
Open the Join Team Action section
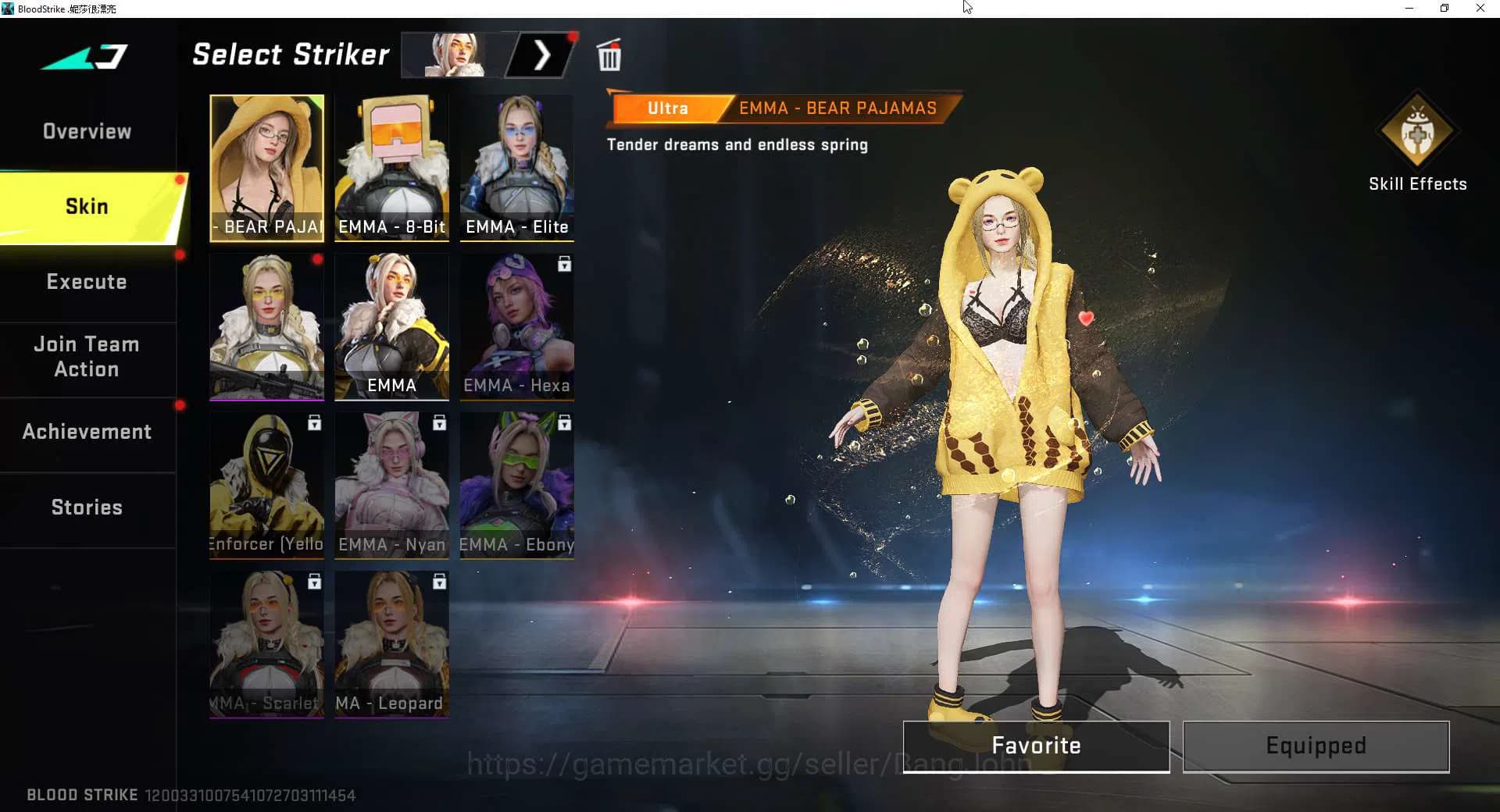click(x=86, y=356)
